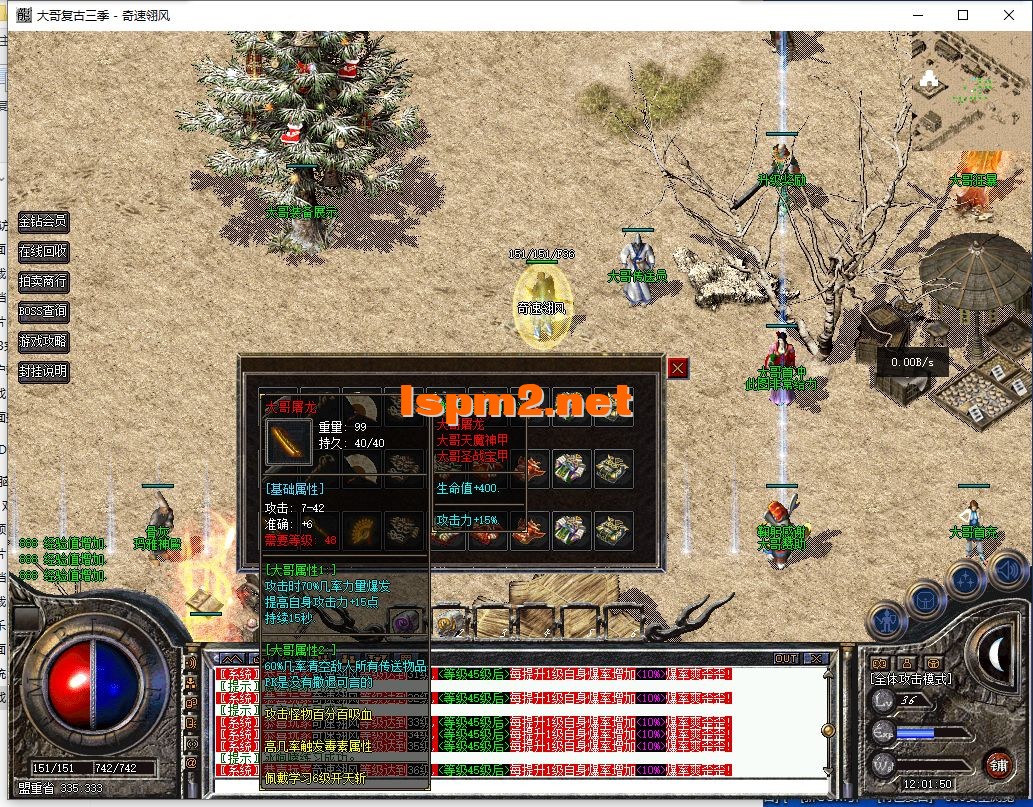Use the purple swirl belt slot item

[403, 621]
